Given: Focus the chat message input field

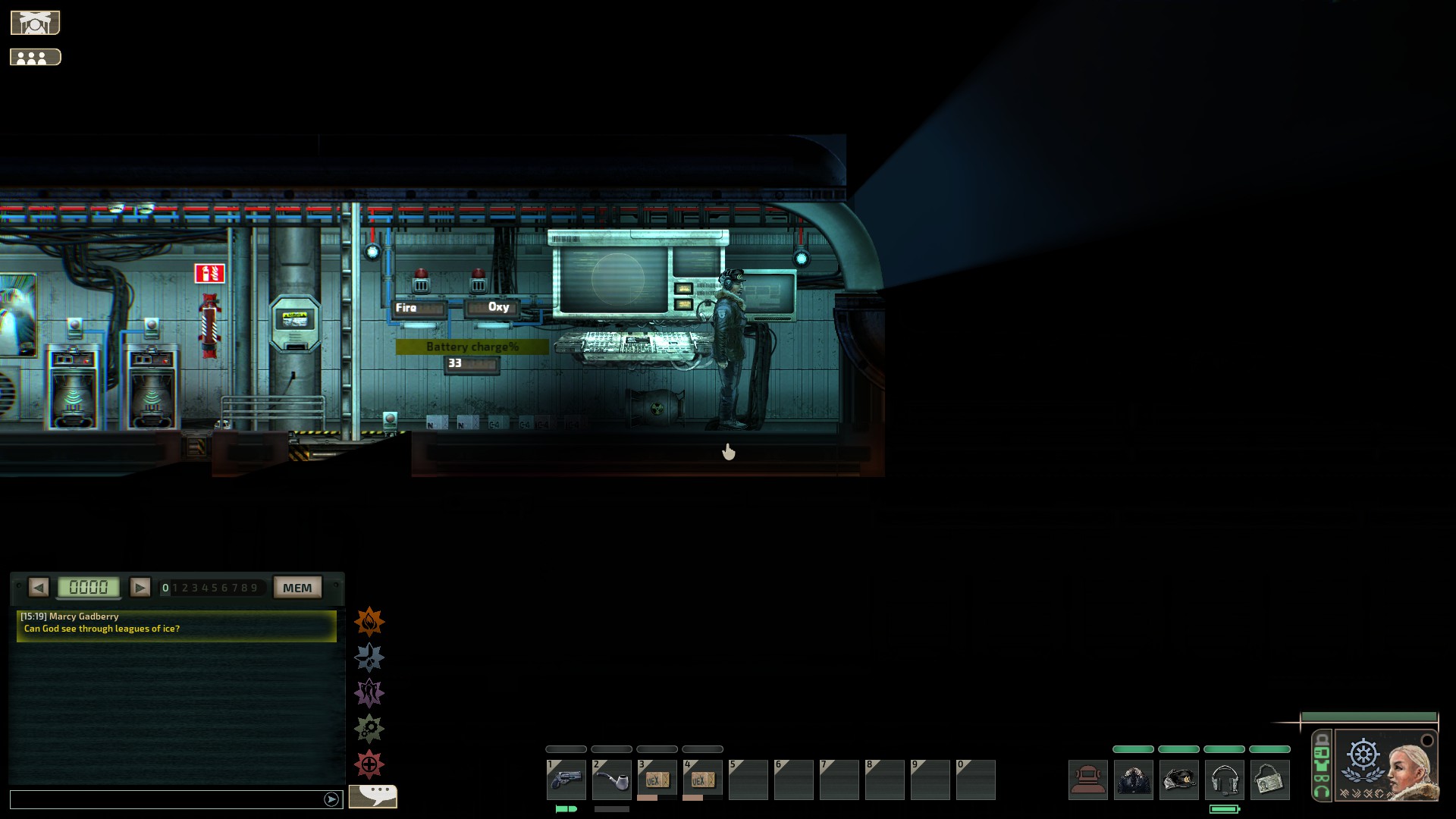Looking at the screenshot, I should pos(167,799).
